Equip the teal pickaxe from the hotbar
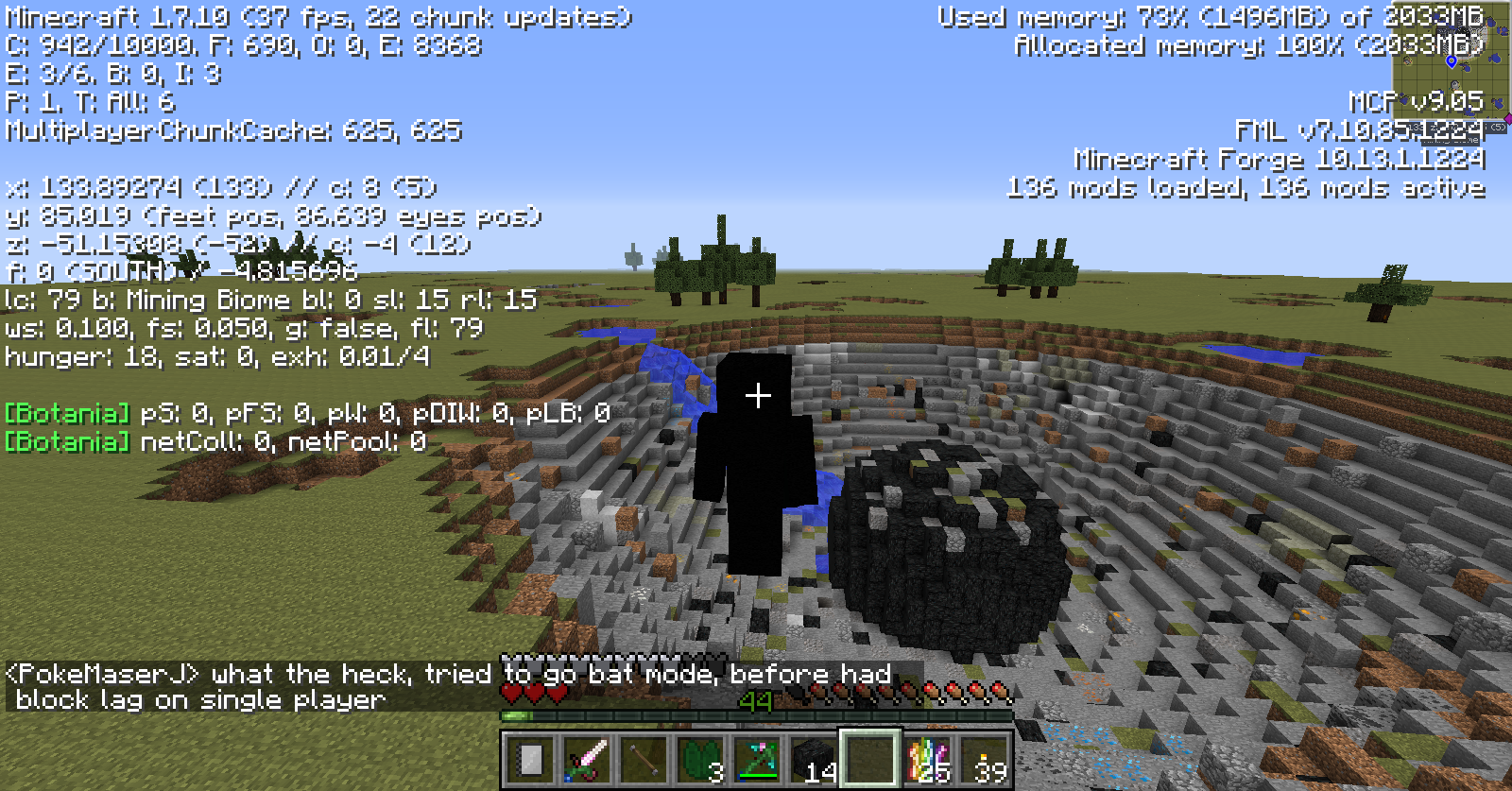Viewport: 1512px width, 791px height. click(757, 759)
